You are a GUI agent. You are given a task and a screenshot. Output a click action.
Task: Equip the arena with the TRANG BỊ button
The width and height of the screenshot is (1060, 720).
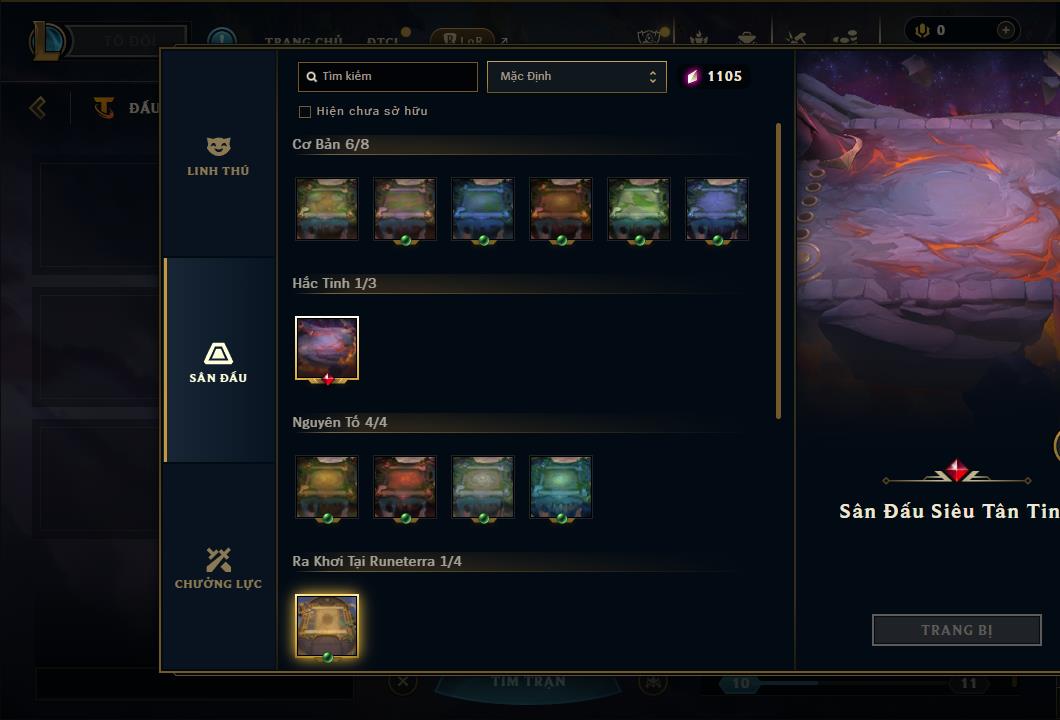(956, 630)
